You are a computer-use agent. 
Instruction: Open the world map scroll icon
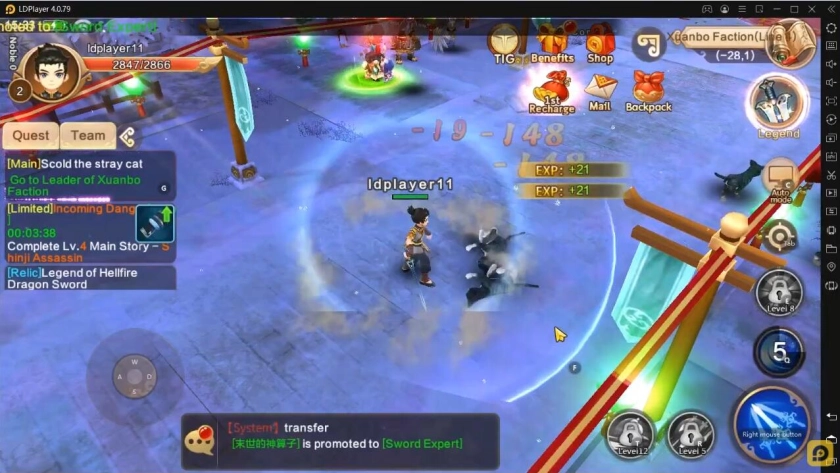coord(651,42)
